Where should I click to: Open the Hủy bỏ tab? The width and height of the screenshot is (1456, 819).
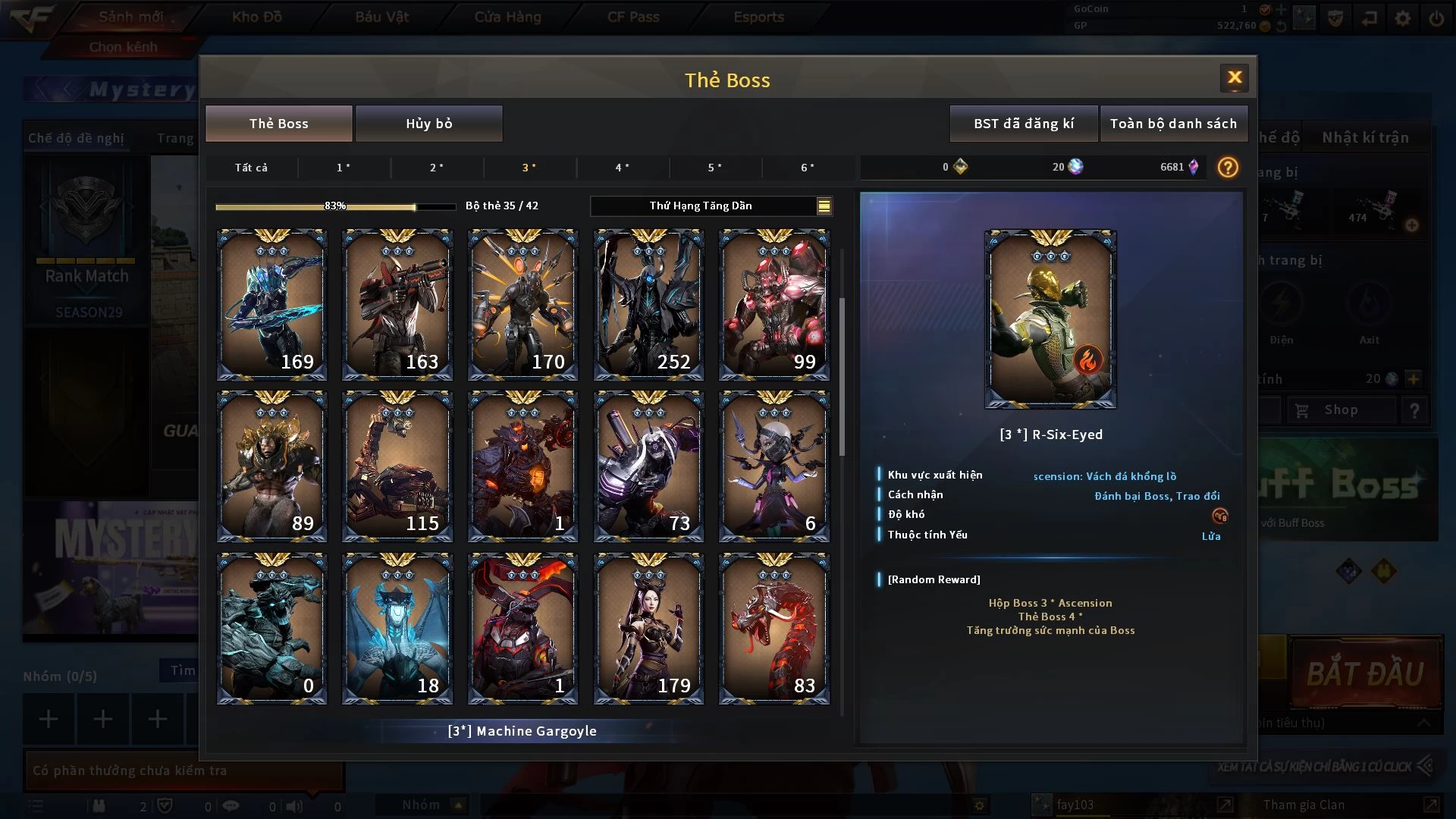(428, 124)
